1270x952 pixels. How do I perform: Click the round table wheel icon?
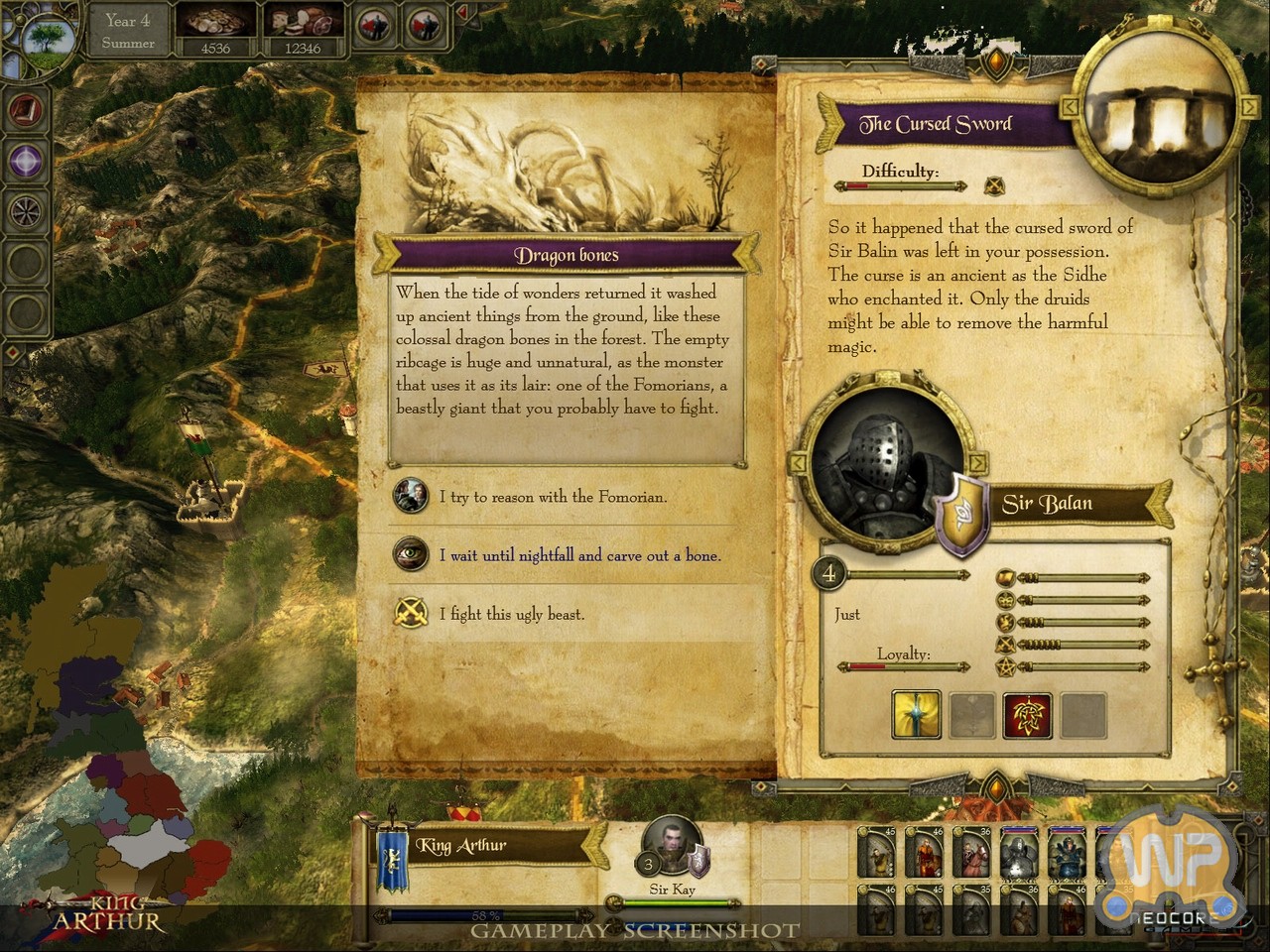(x=26, y=210)
